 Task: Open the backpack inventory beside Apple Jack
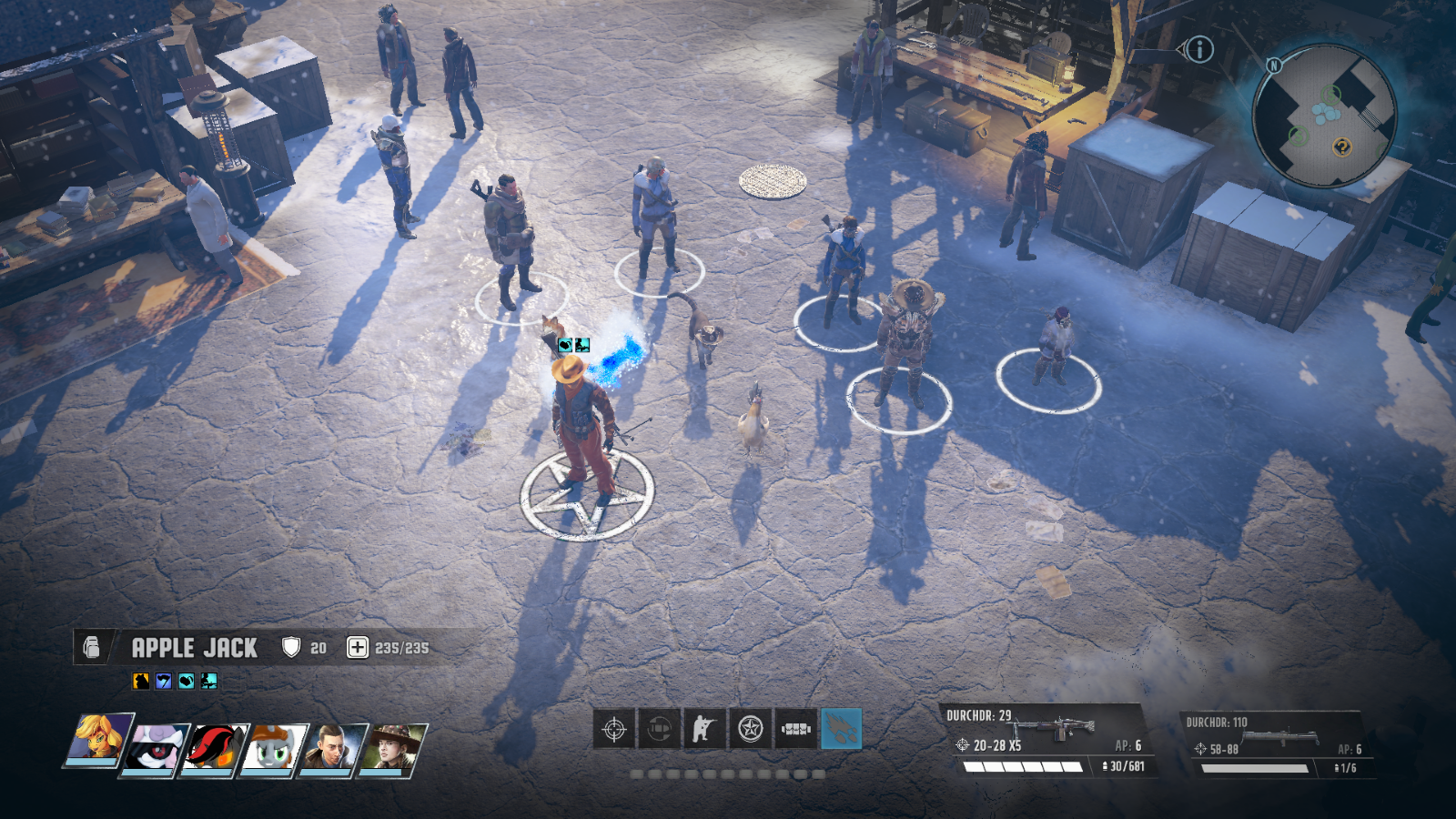pyautogui.click(x=92, y=647)
